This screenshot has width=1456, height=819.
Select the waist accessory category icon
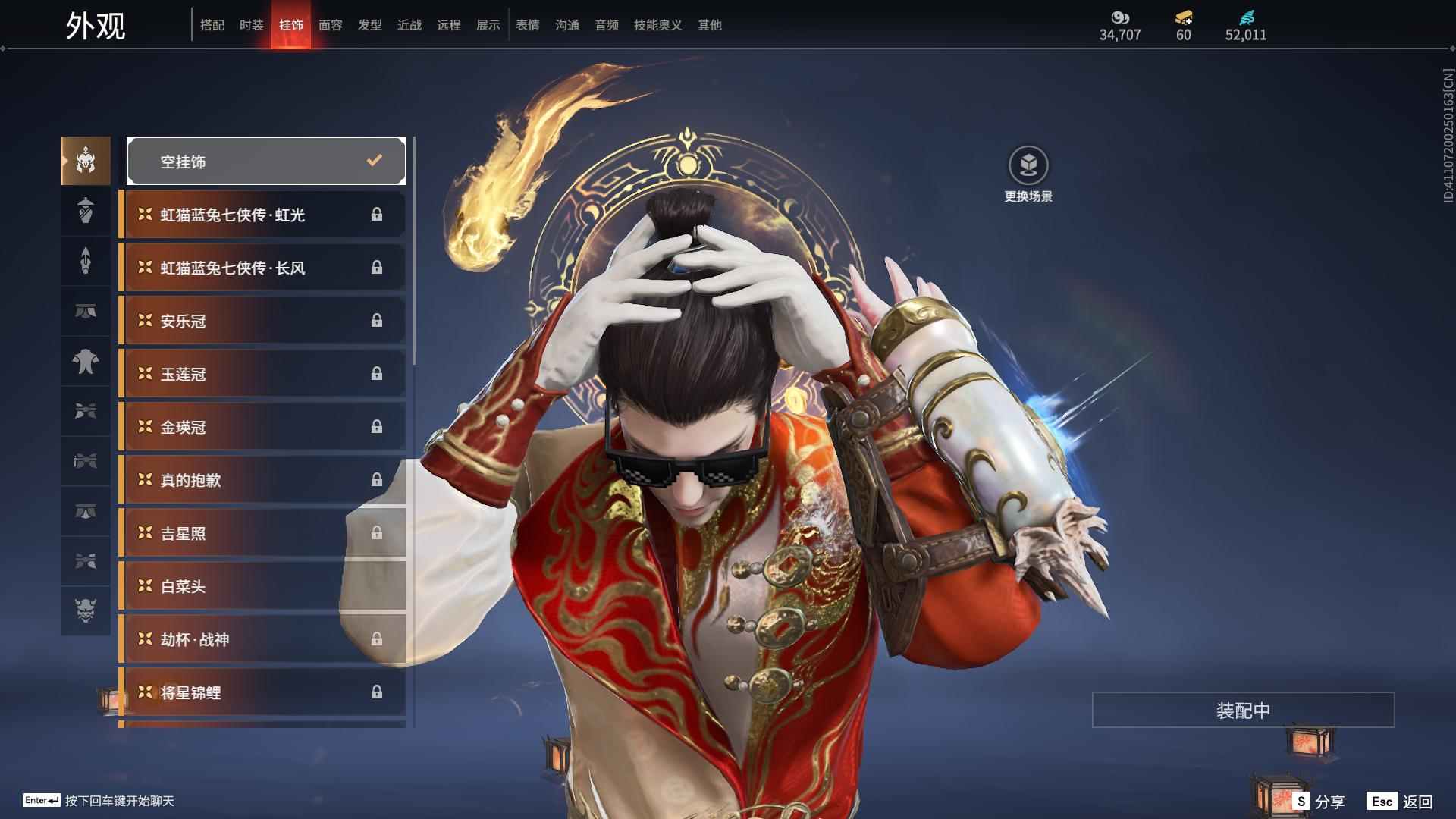click(x=85, y=311)
